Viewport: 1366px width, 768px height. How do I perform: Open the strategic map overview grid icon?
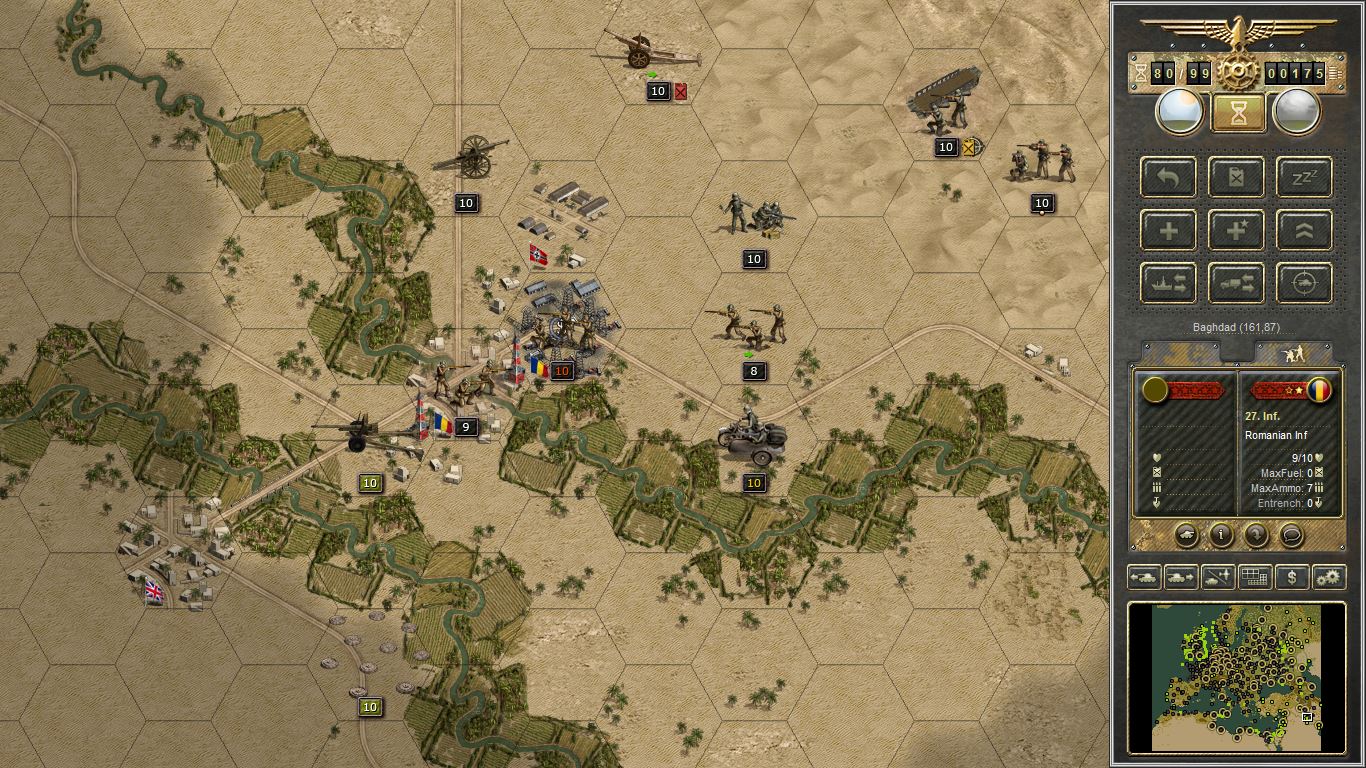point(1255,577)
